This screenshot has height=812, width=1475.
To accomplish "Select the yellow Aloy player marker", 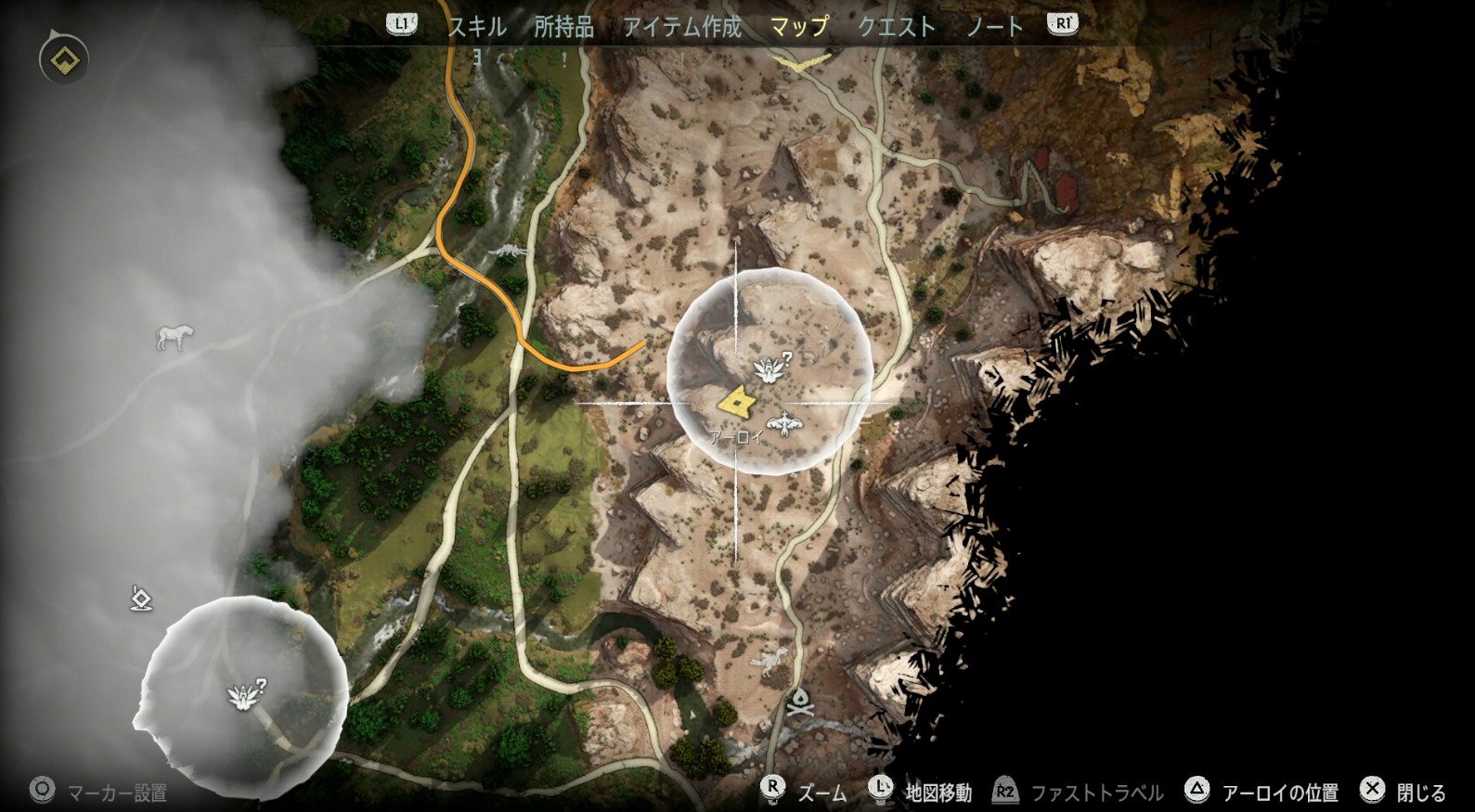I will (x=738, y=401).
